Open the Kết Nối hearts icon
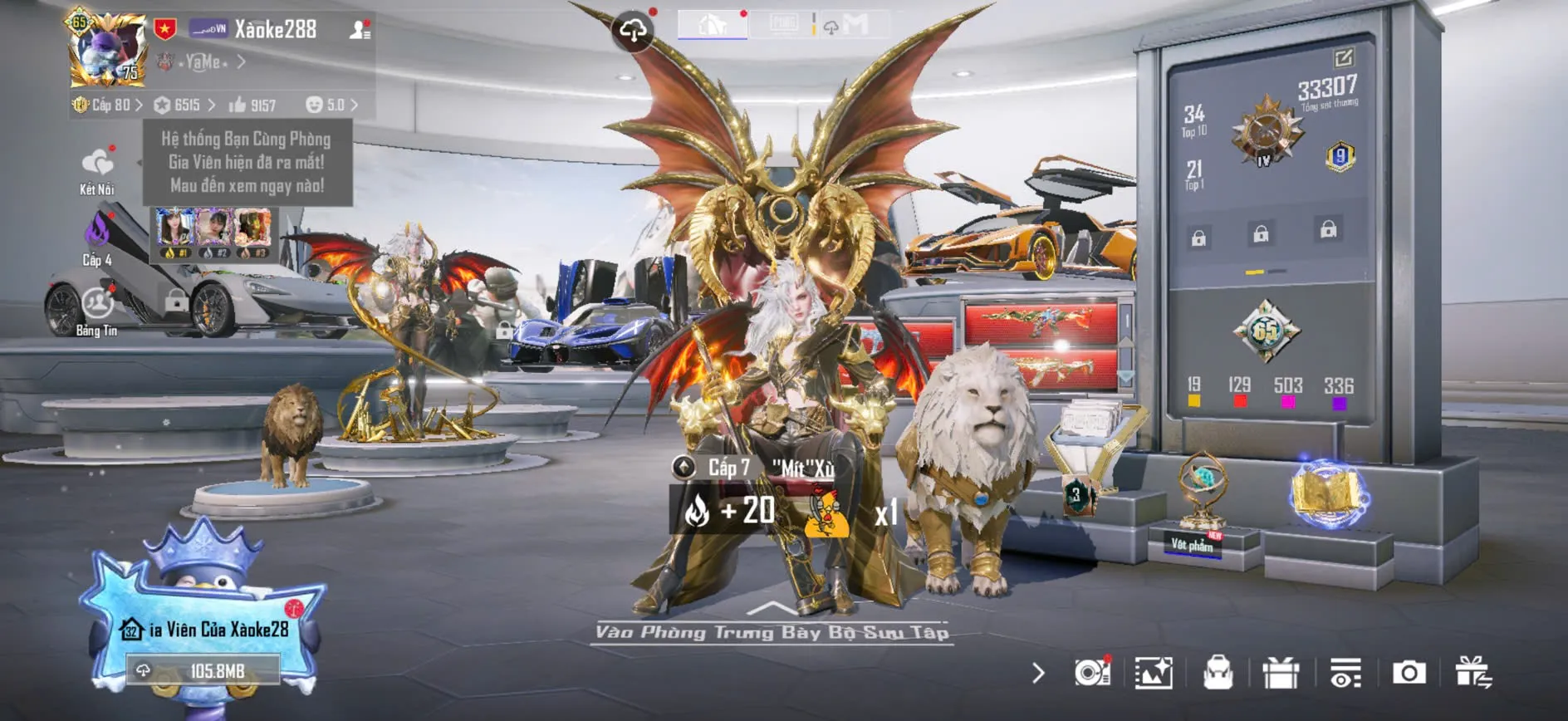 coord(97,163)
